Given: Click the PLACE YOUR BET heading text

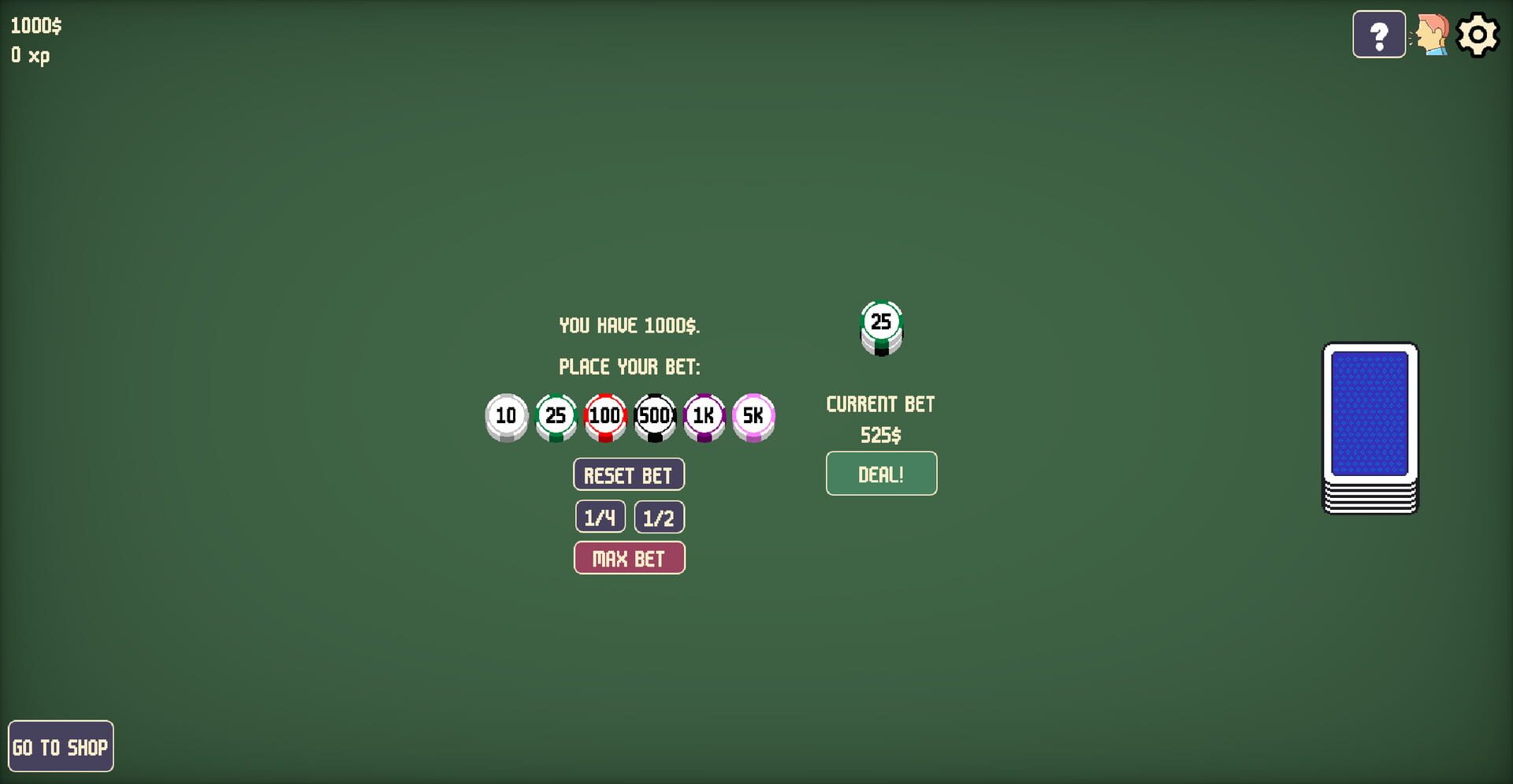Looking at the screenshot, I should [629, 366].
